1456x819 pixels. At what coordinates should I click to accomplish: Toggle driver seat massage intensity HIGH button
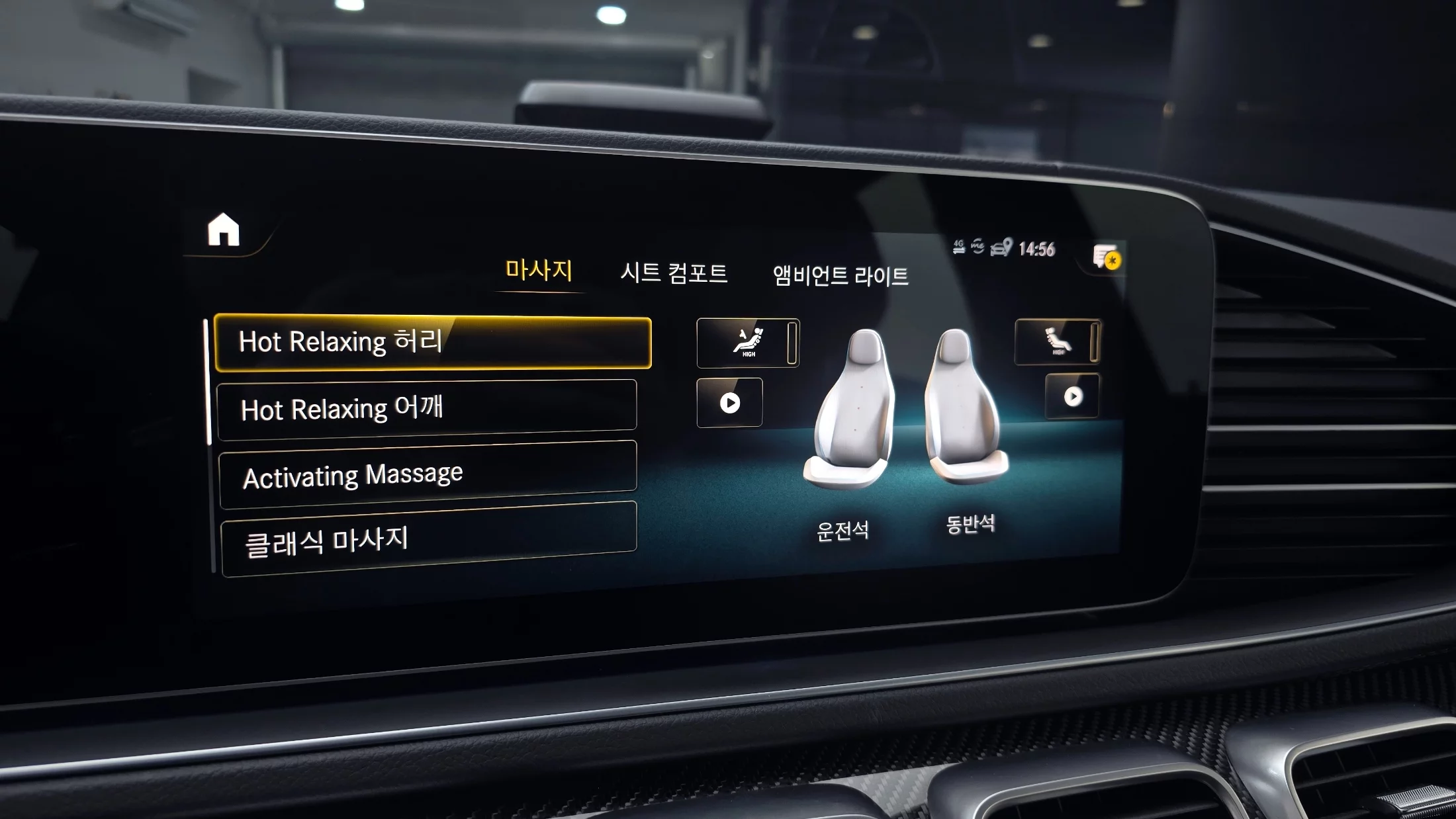748,343
